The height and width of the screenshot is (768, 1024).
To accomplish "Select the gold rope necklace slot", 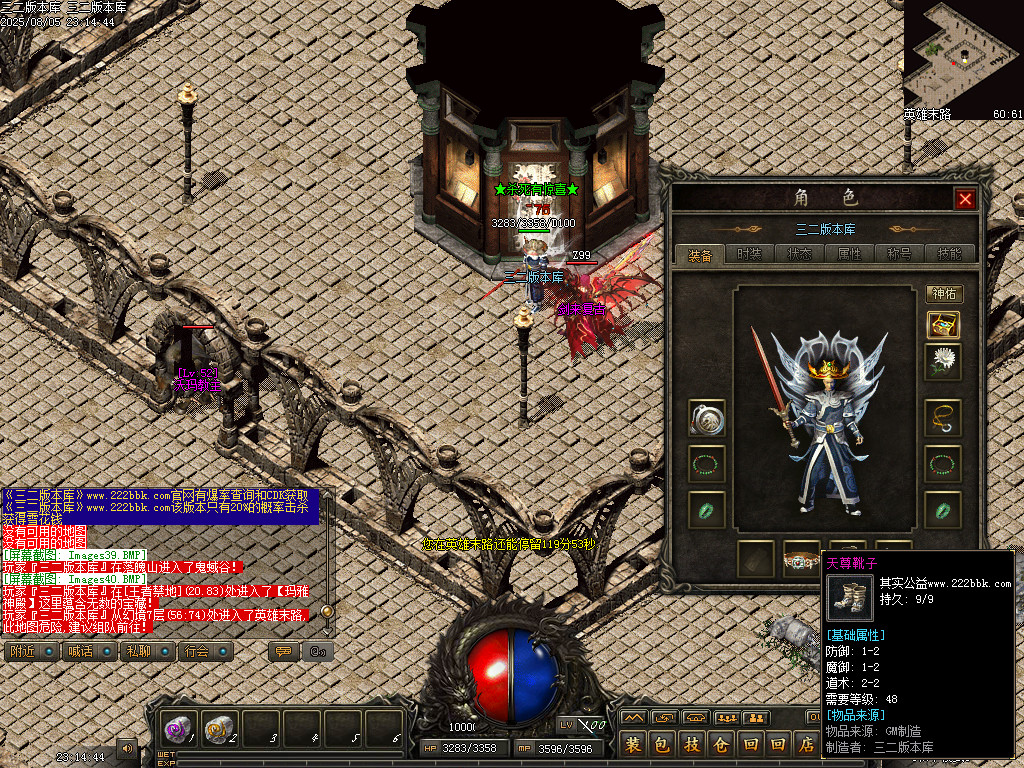I will coord(943,418).
